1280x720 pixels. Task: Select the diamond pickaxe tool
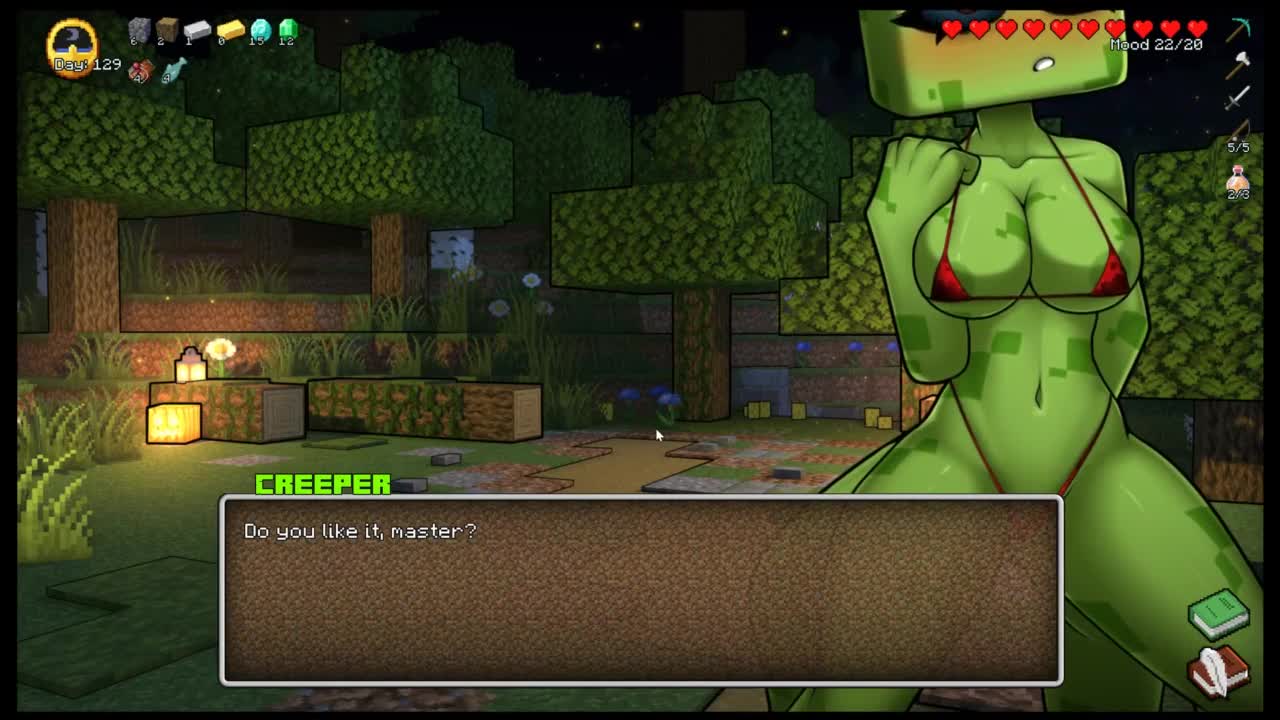[1239, 28]
